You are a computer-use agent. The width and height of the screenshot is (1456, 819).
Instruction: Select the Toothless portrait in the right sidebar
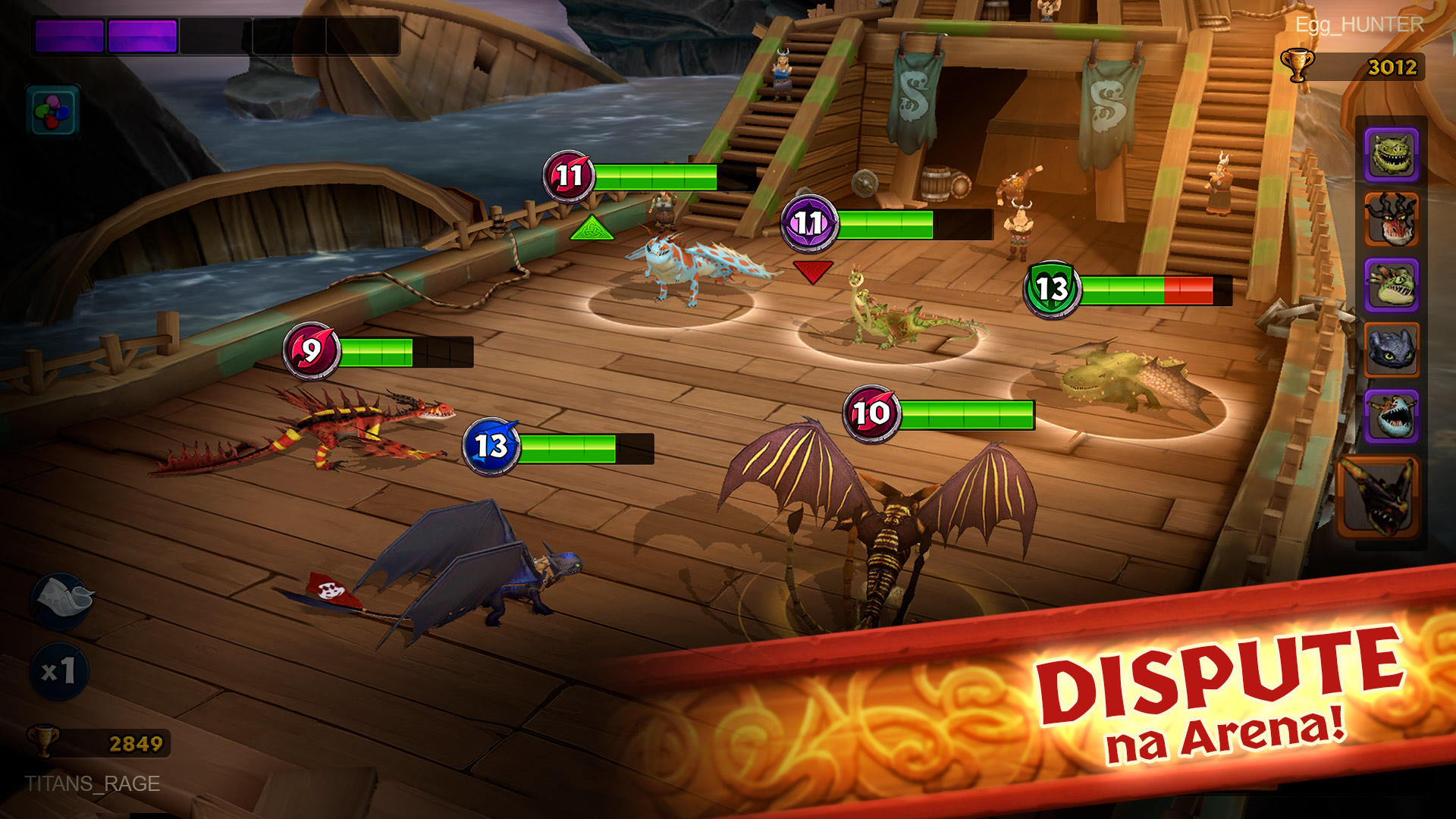coord(1392,349)
